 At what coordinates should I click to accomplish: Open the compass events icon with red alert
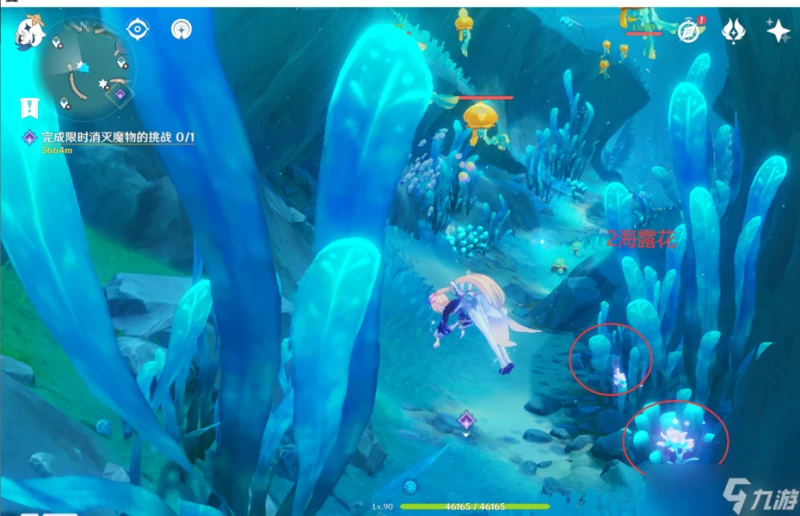[689, 31]
